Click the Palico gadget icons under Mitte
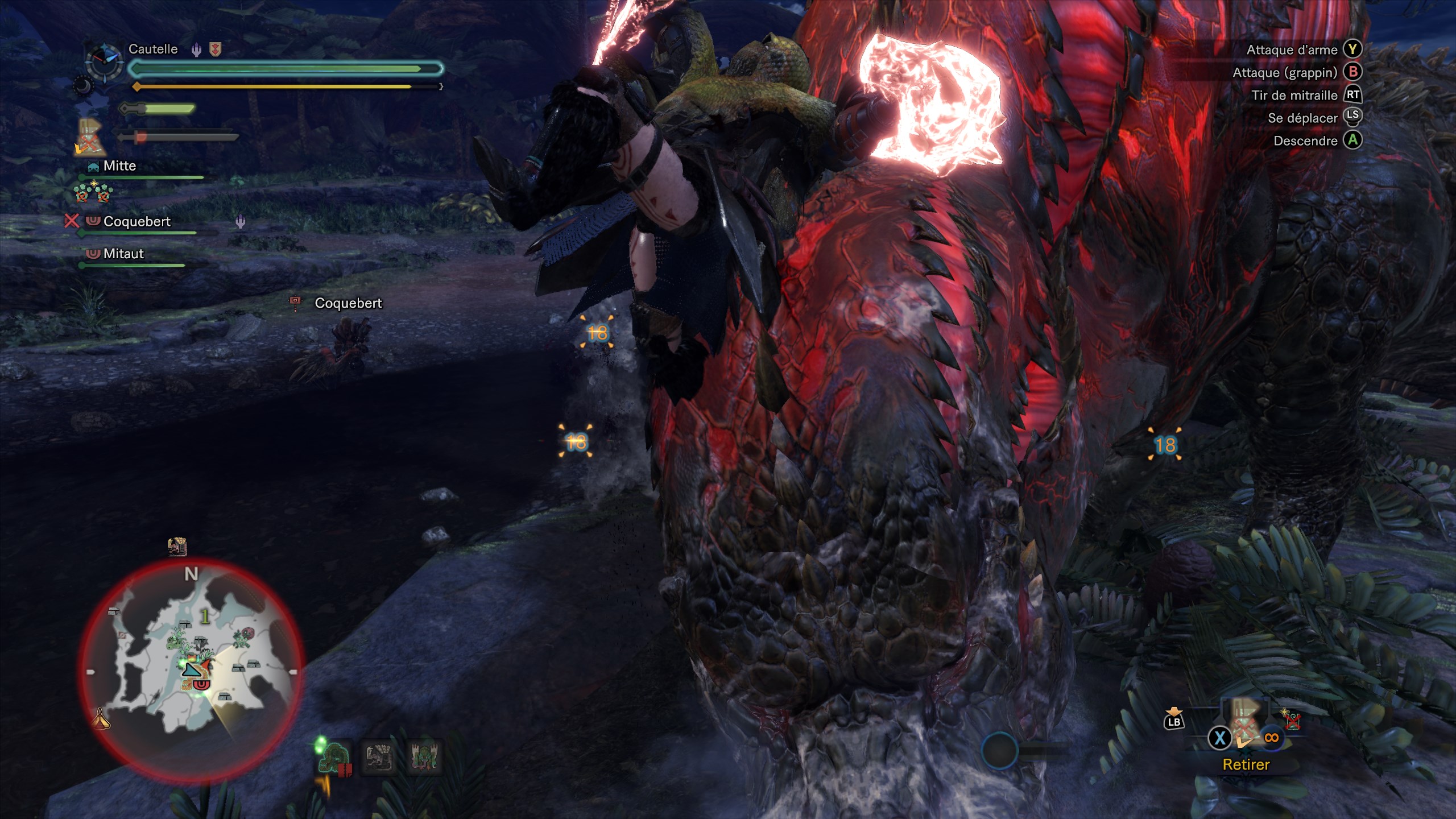The width and height of the screenshot is (1456, 819). 93,193
